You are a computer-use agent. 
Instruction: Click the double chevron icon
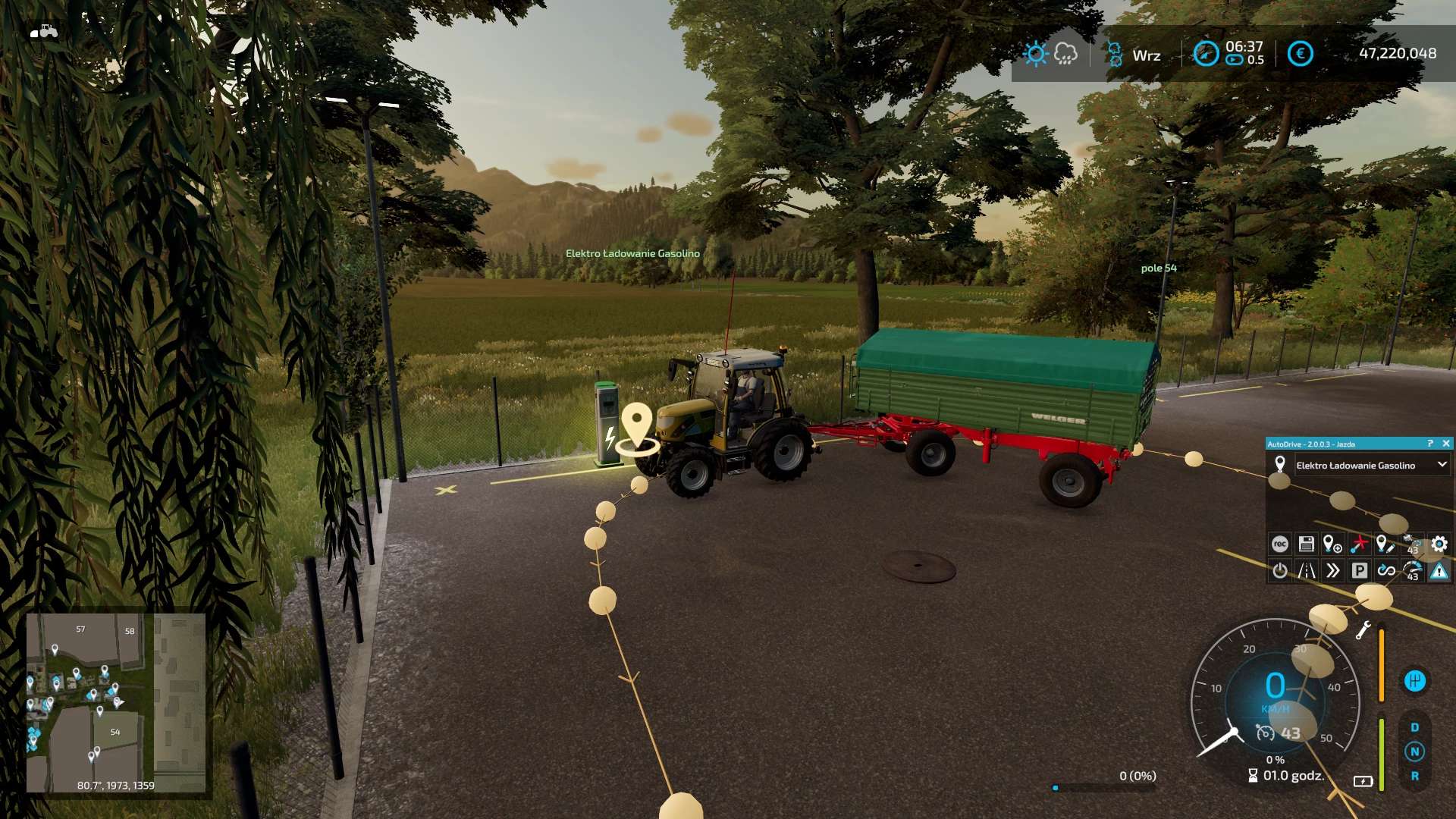pyautogui.click(x=1332, y=570)
